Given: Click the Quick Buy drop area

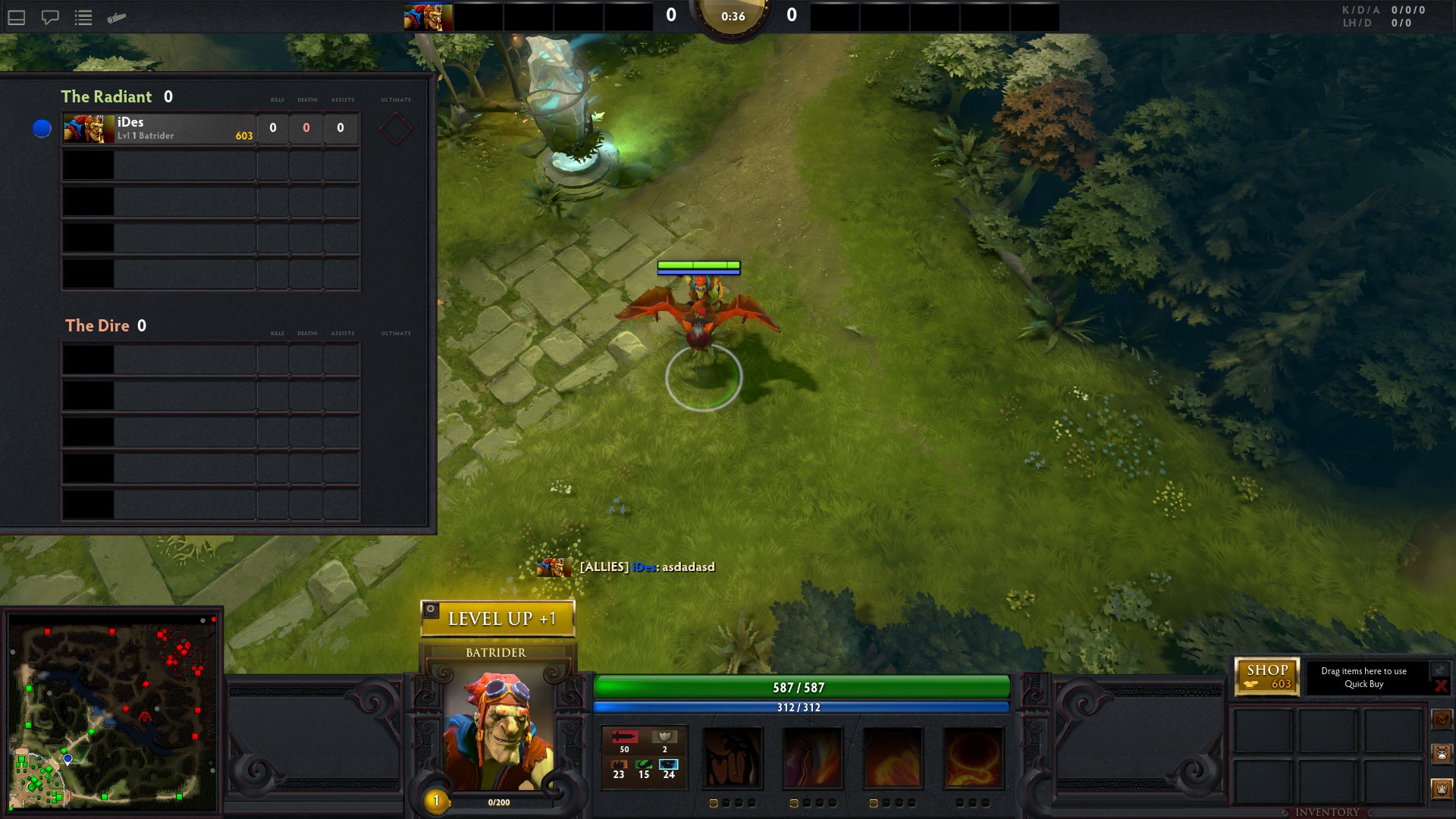Looking at the screenshot, I should 1363,677.
